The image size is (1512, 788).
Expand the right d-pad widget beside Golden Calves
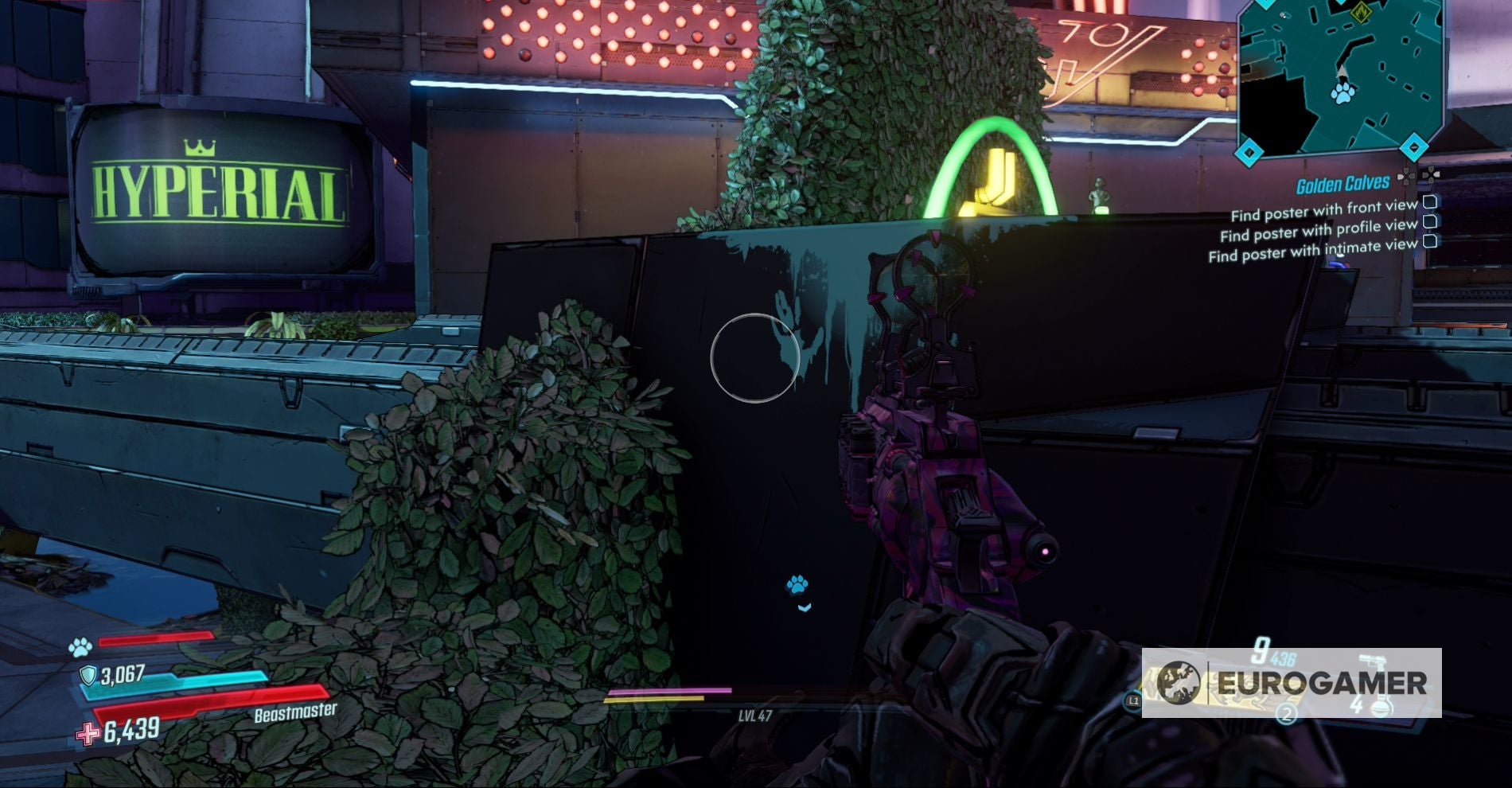(x=1430, y=175)
